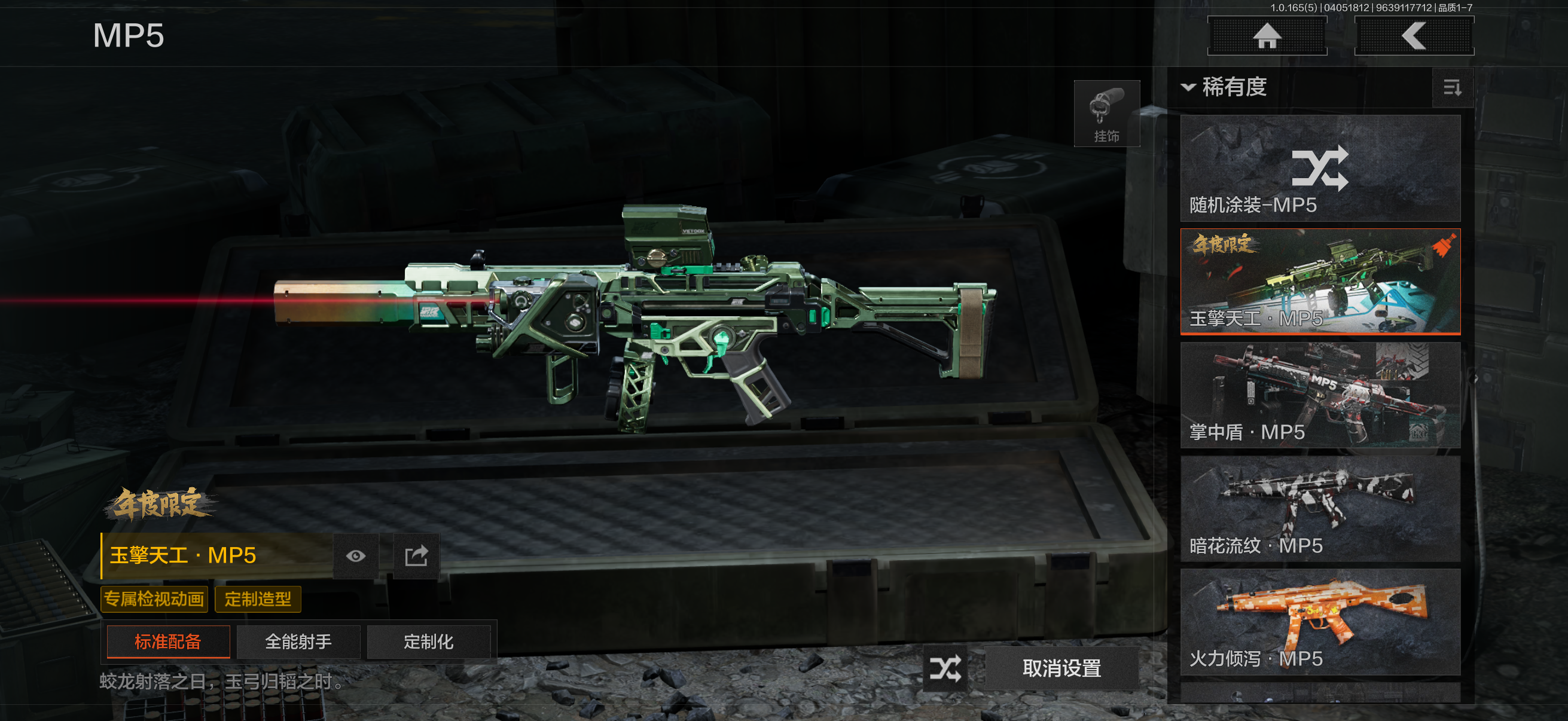Viewport: 1568px width, 721px height.
Task: Click the 取消设置 button
Action: (x=1061, y=668)
